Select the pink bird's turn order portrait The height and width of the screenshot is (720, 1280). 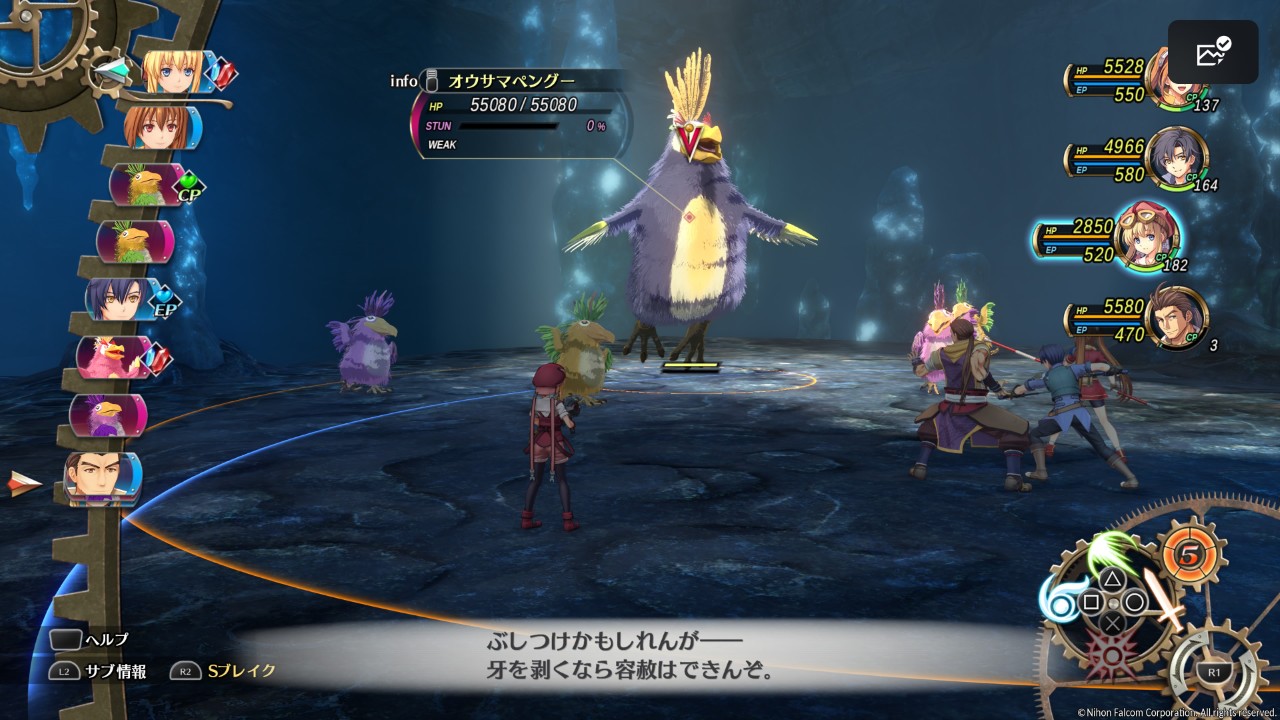[116, 357]
